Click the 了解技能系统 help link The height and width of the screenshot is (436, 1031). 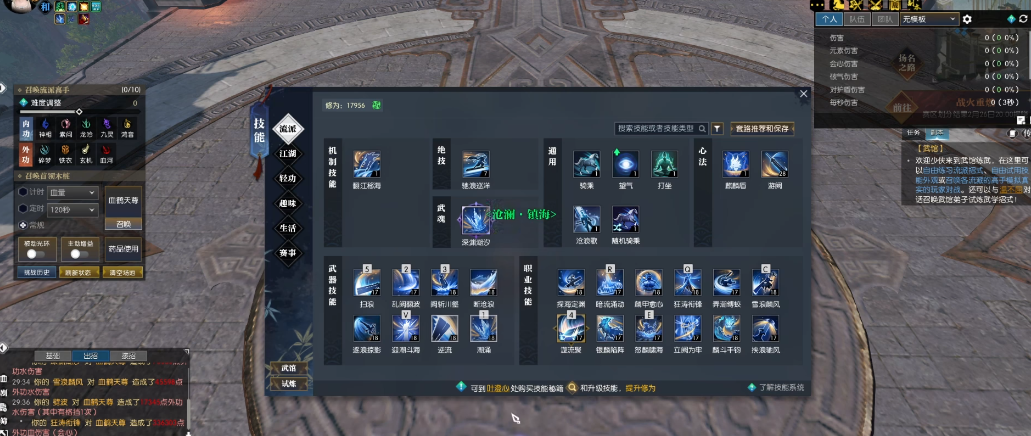(x=779, y=387)
